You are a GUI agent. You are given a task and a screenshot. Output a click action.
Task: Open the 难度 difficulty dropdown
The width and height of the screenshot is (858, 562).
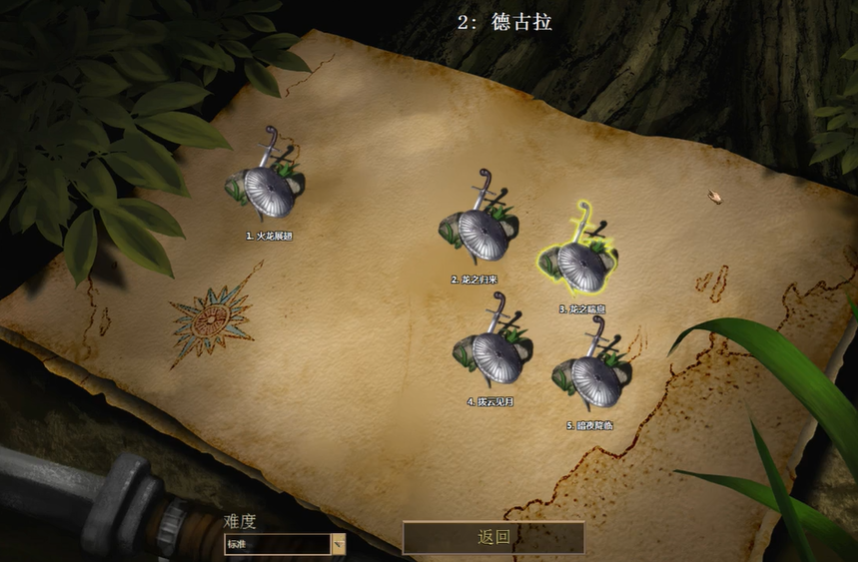(x=338, y=545)
